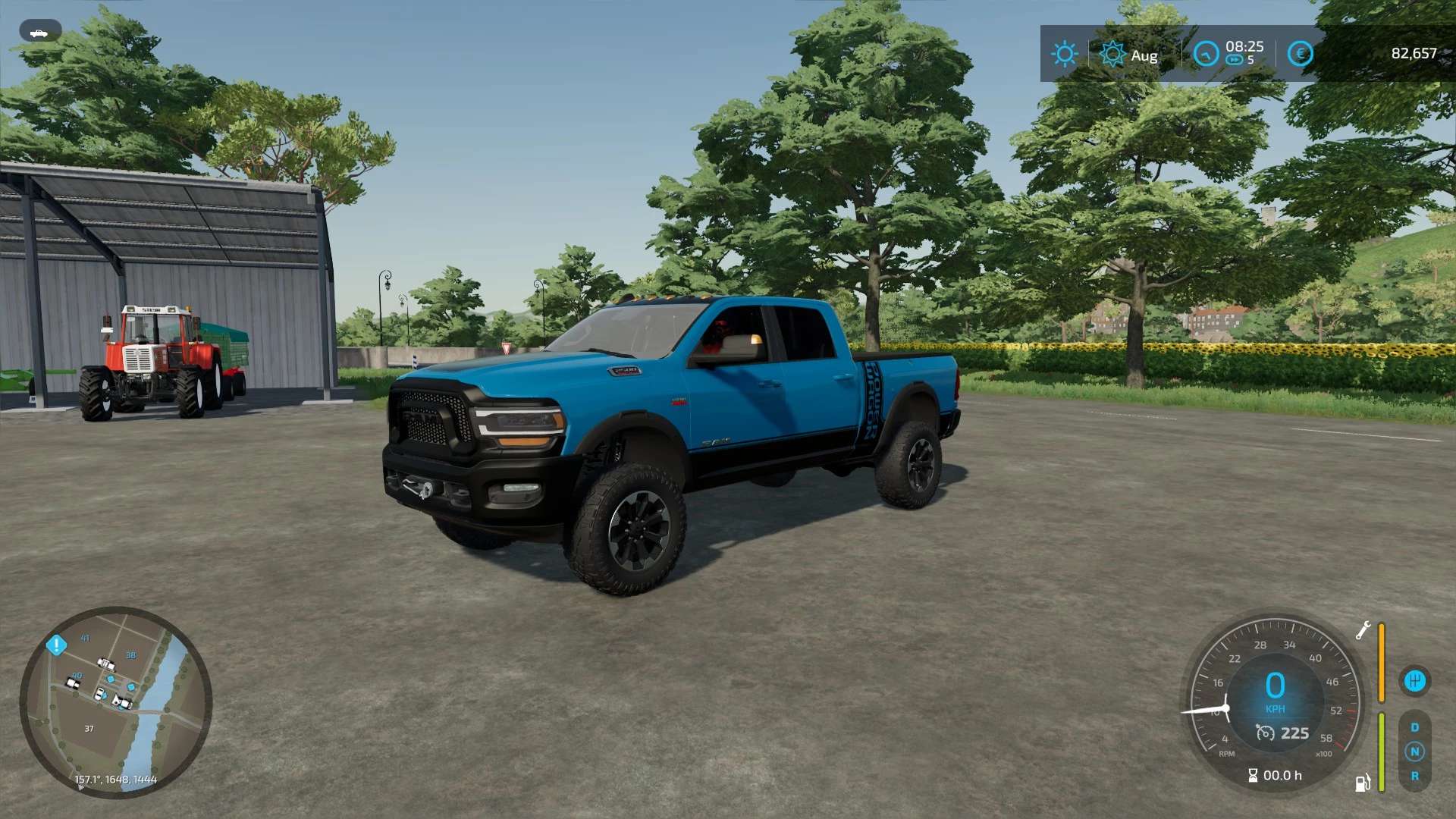The width and height of the screenshot is (1456, 819).
Task: Click the hourglass operating hours icon
Action: (1253, 775)
